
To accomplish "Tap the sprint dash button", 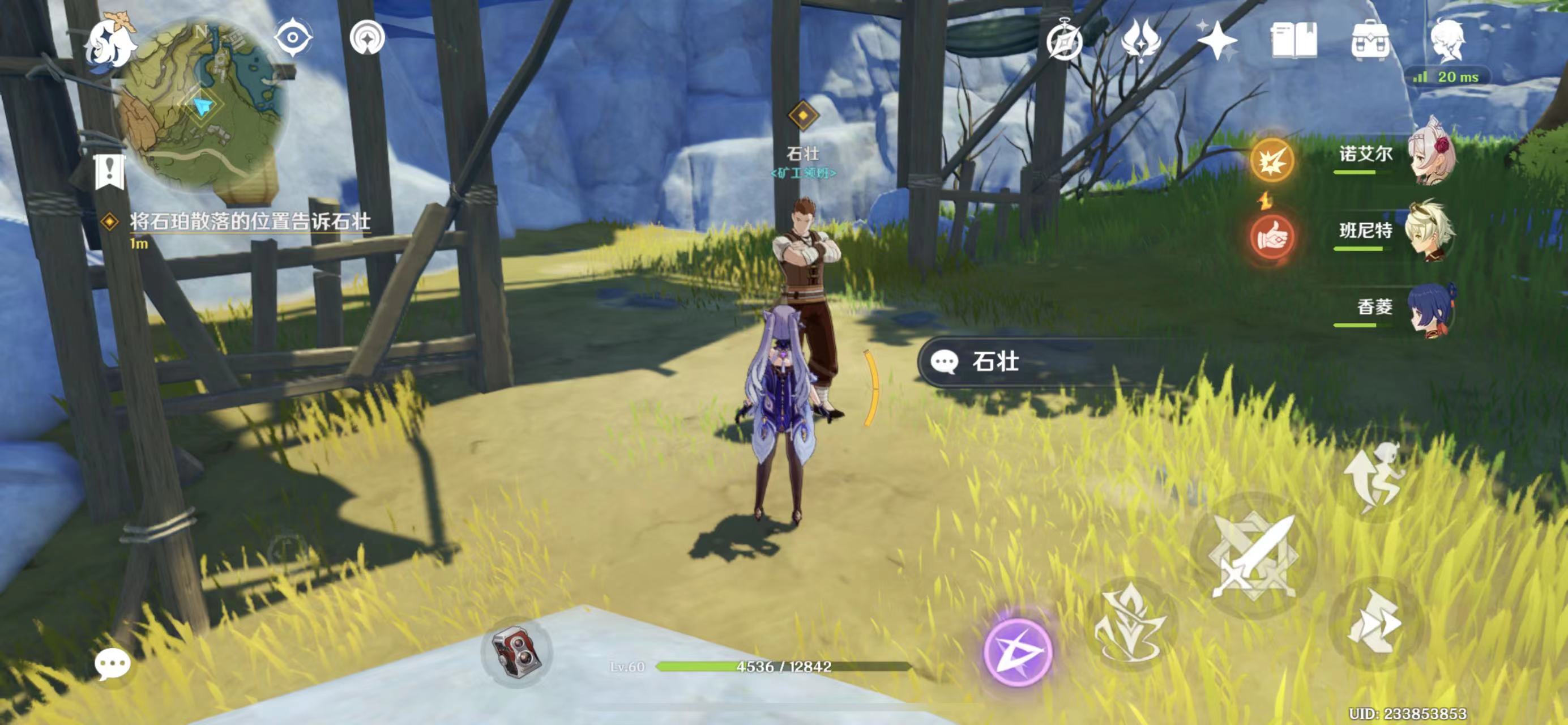I will pos(1374,625).
